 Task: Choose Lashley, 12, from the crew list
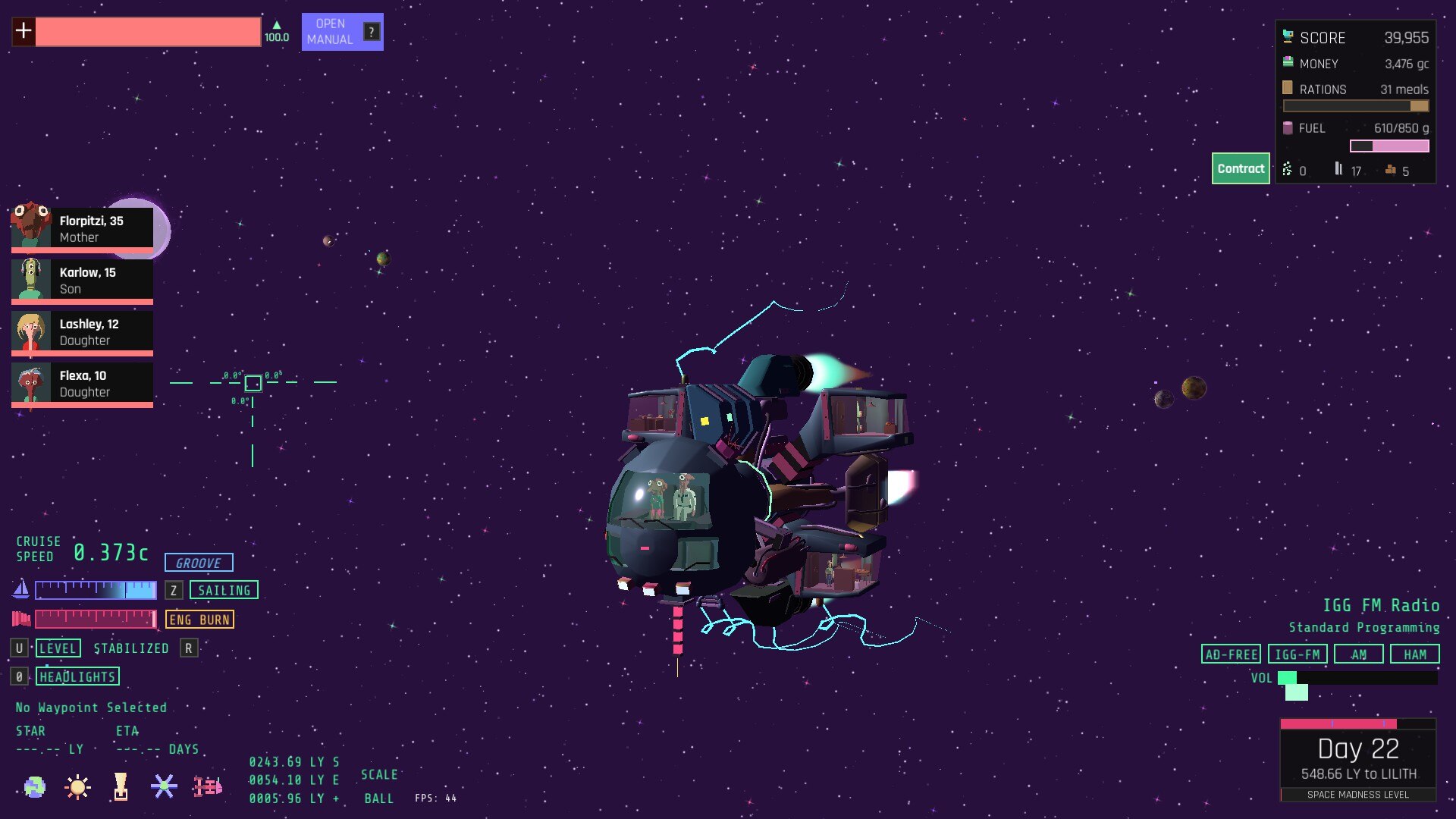click(x=83, y=331)
